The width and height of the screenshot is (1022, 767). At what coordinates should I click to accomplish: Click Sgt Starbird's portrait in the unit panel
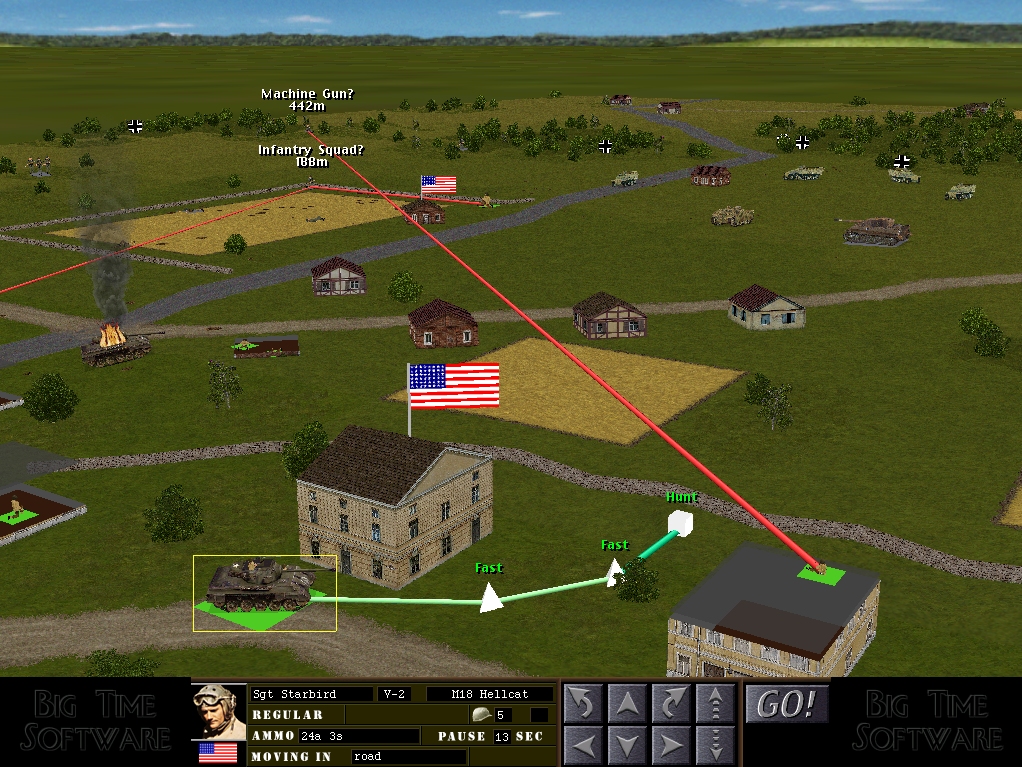click(219, 711)
